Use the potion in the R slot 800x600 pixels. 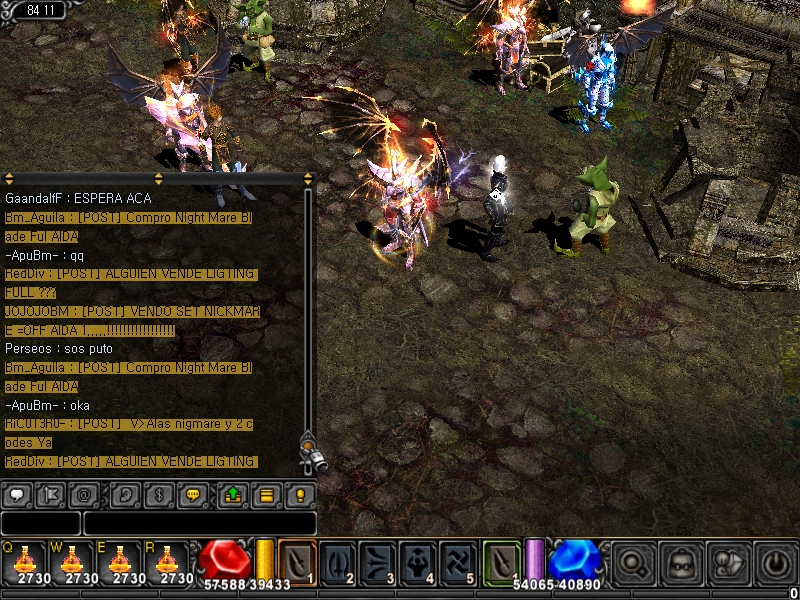click(170, 561)
